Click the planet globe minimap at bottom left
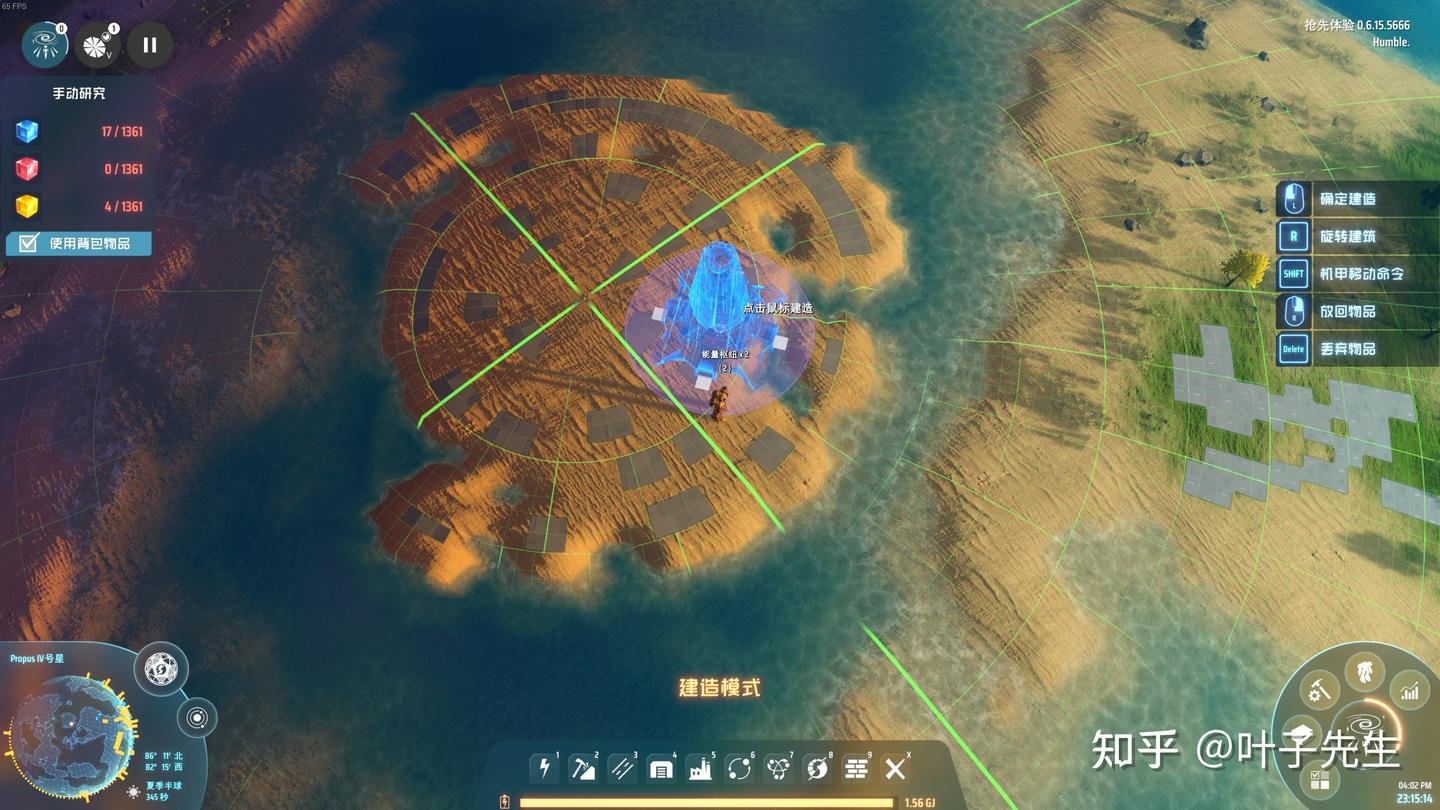 click(72, 732)
